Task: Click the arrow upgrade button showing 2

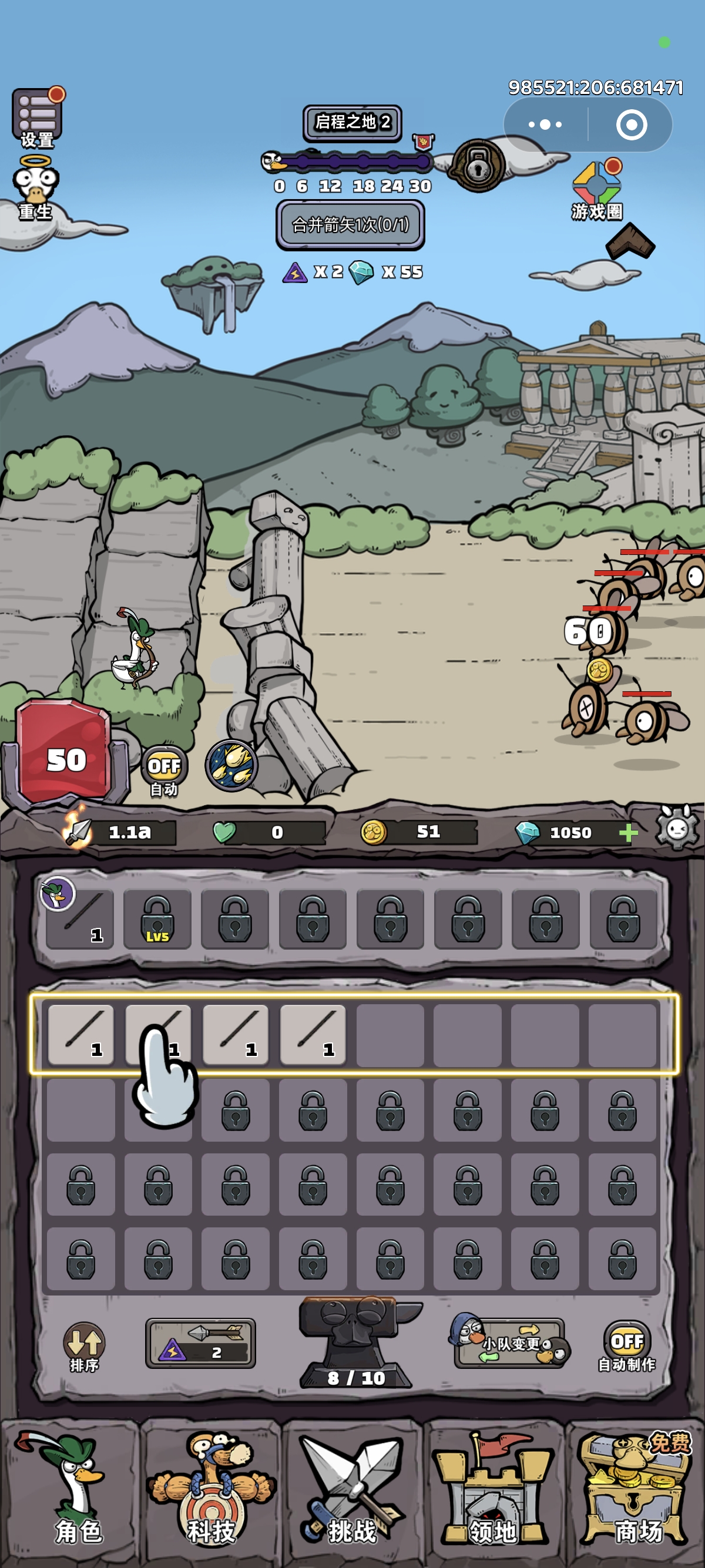Action: click(x=200, y=1344)
